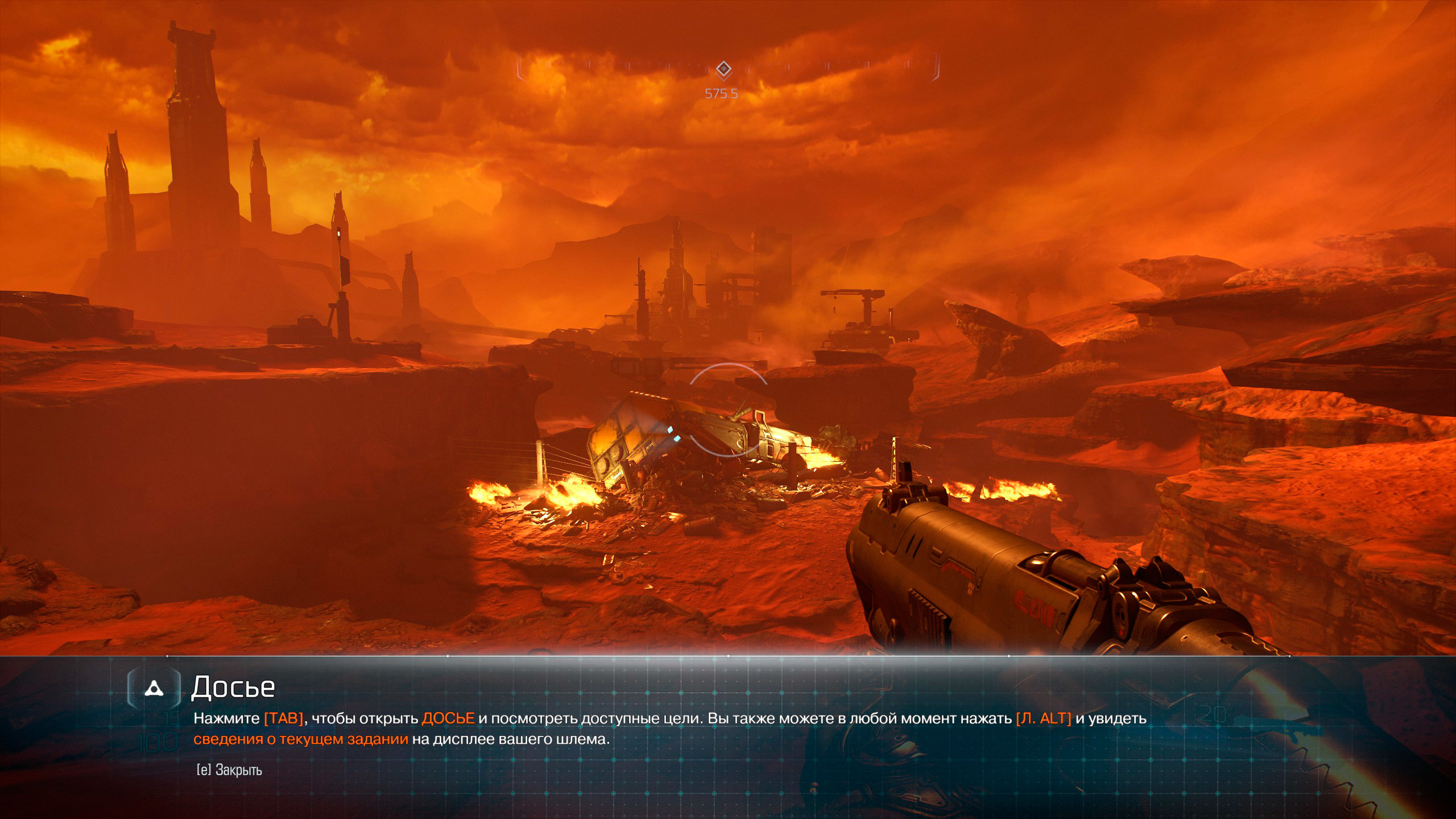This screenshot has height=819, width=1456.
Task: Close the Досье tutorial with Закрыть
Action: (230, 770)
